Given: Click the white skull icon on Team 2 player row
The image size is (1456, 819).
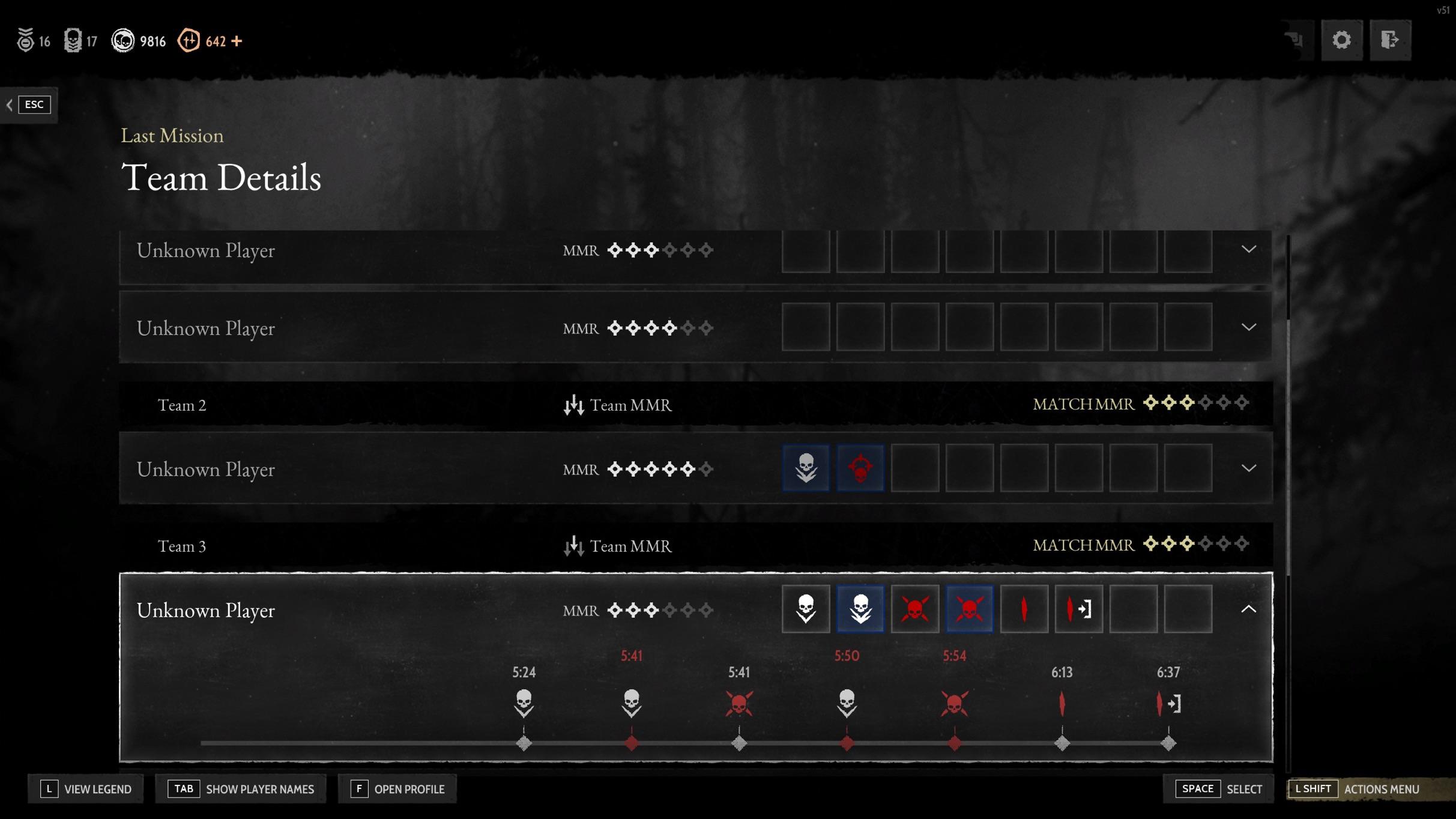Looking at the screenshot, I should 806,468.
